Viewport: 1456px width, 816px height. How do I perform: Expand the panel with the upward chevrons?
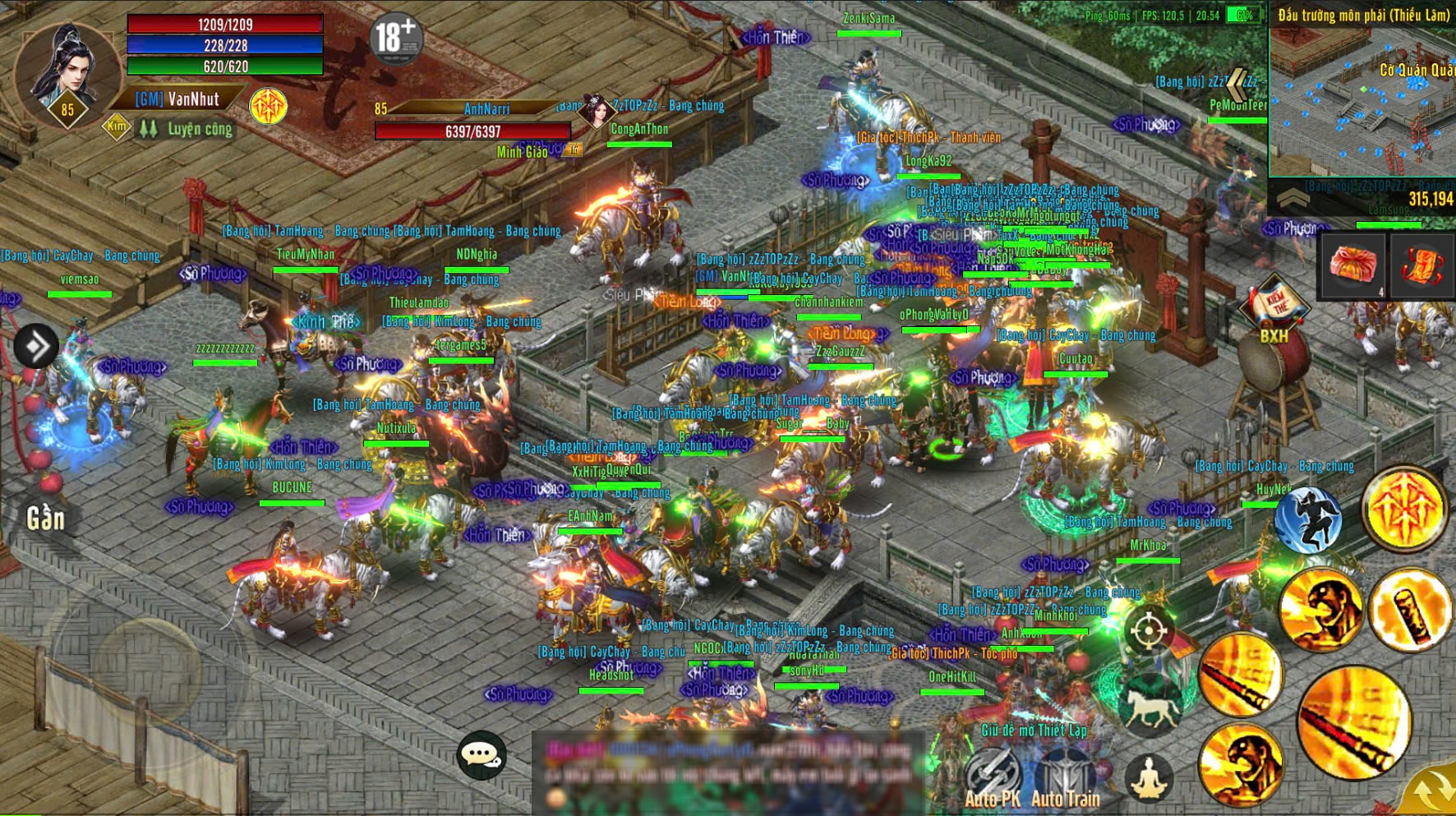[x=1292, y=198]
